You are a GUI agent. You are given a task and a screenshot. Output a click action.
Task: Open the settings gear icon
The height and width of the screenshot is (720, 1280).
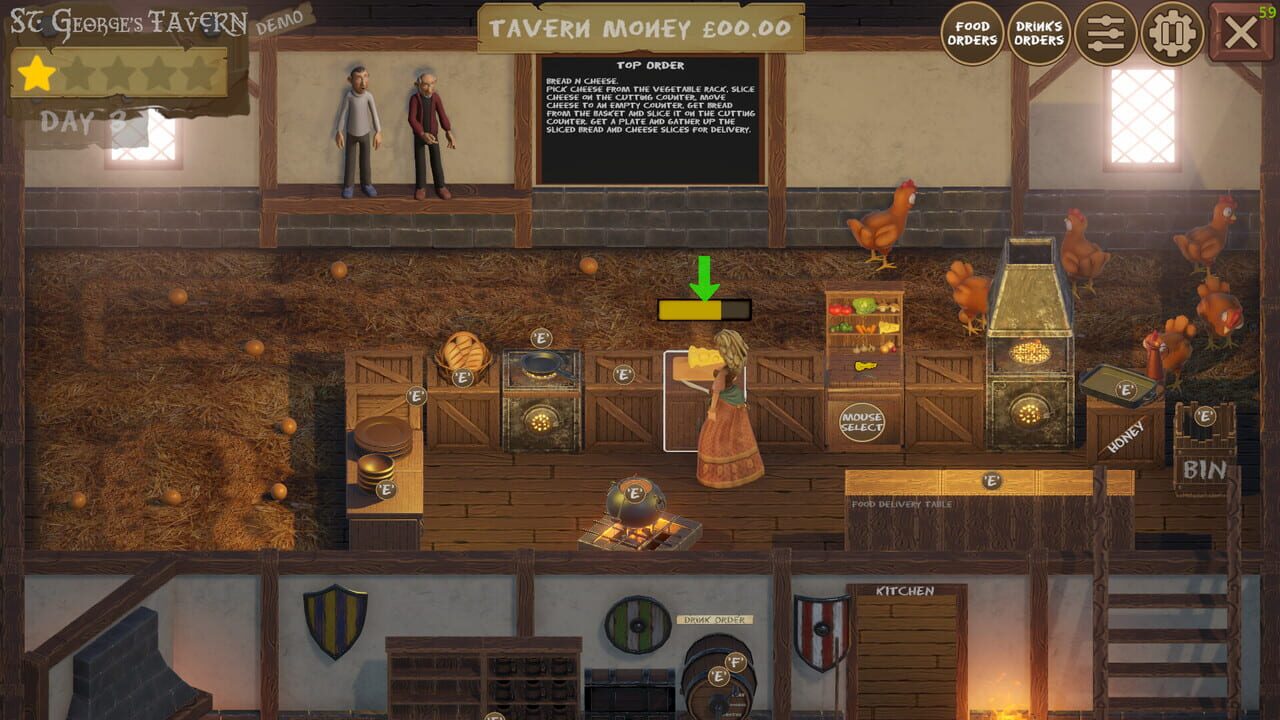click(x=1170, y=32)
